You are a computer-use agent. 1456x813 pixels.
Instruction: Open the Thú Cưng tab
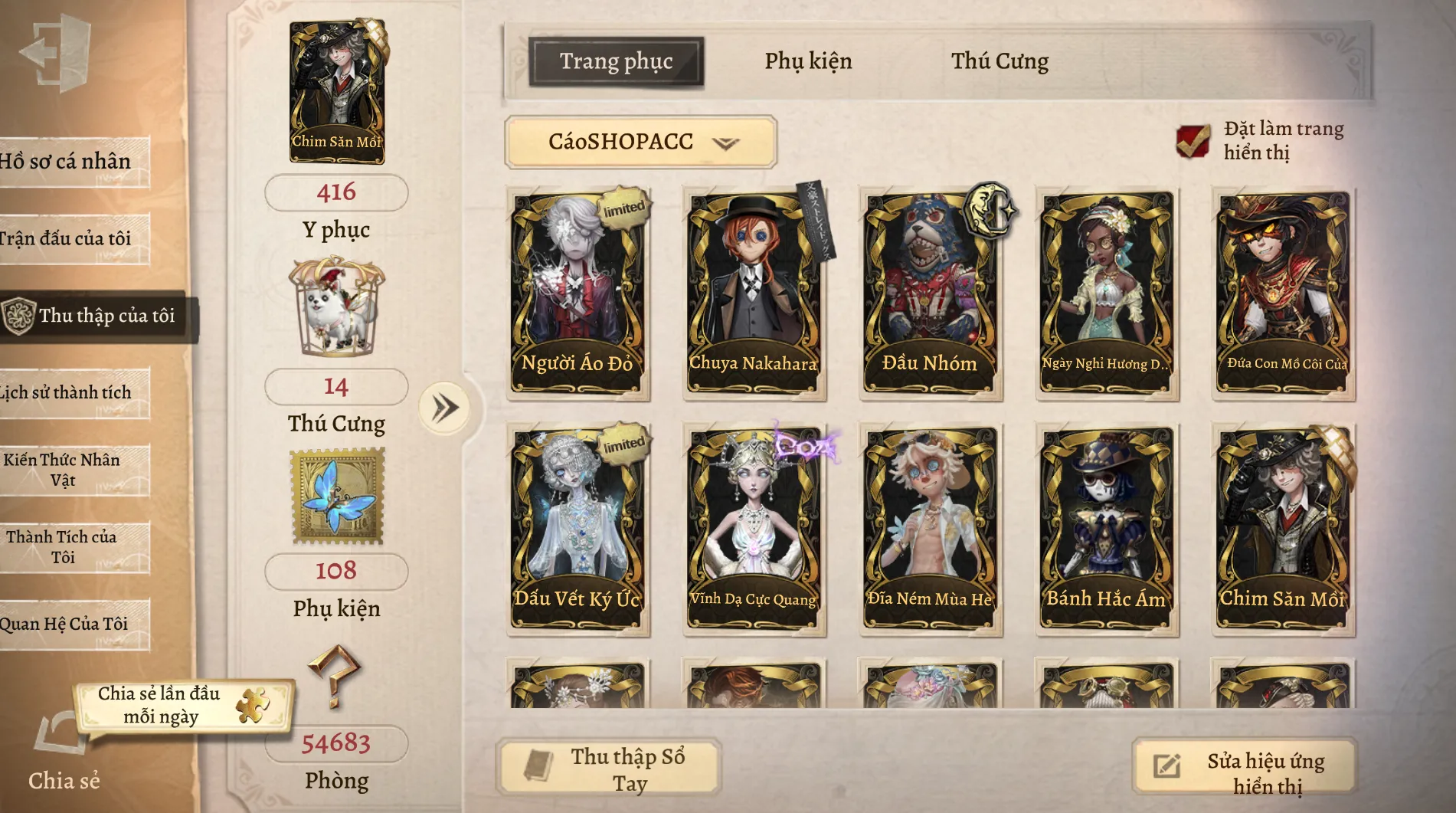pyautogui.click(x=1000, y=61)
